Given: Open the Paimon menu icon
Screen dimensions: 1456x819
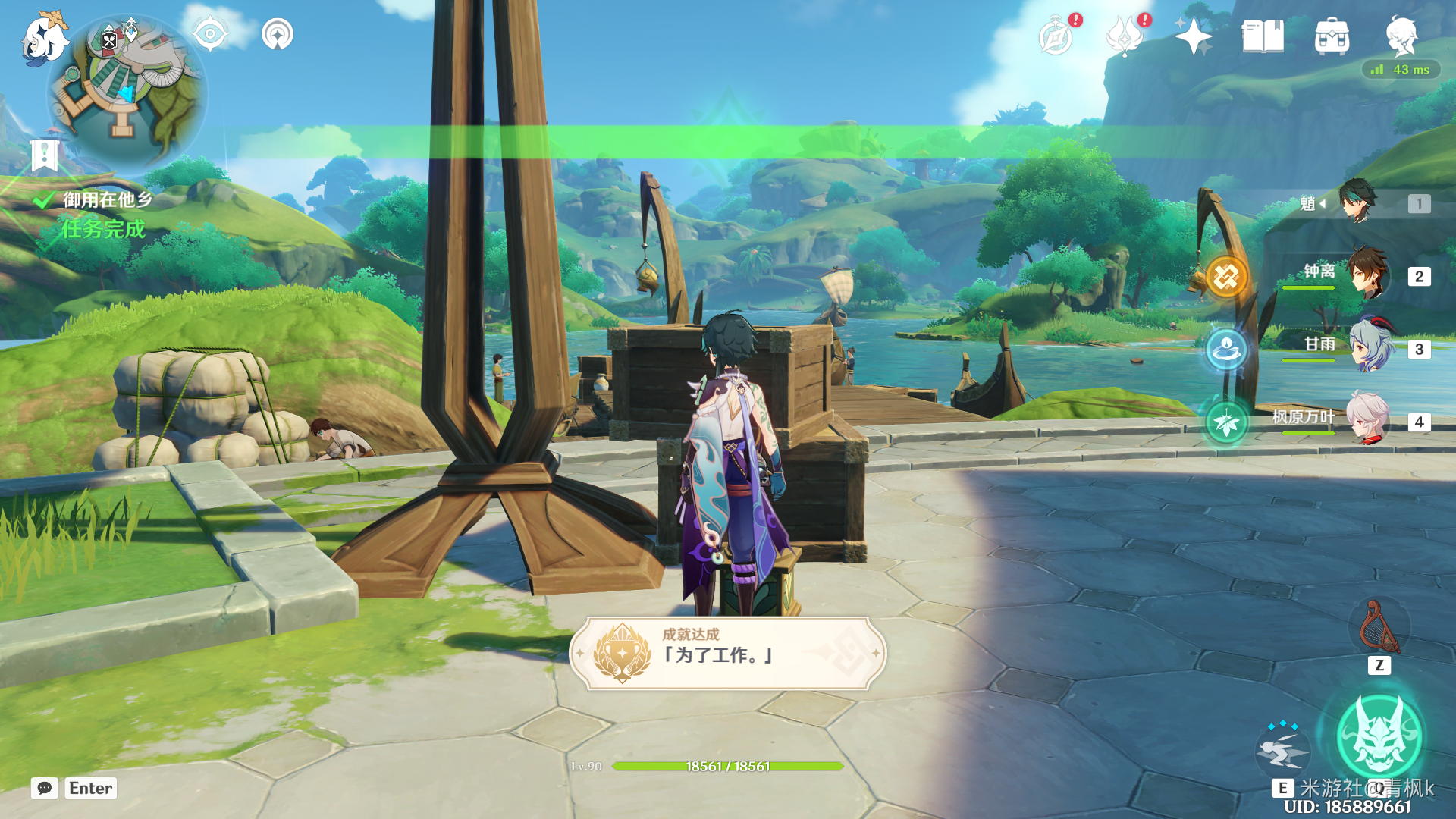Looking at the screenshot, I should (x=42, y=38).
